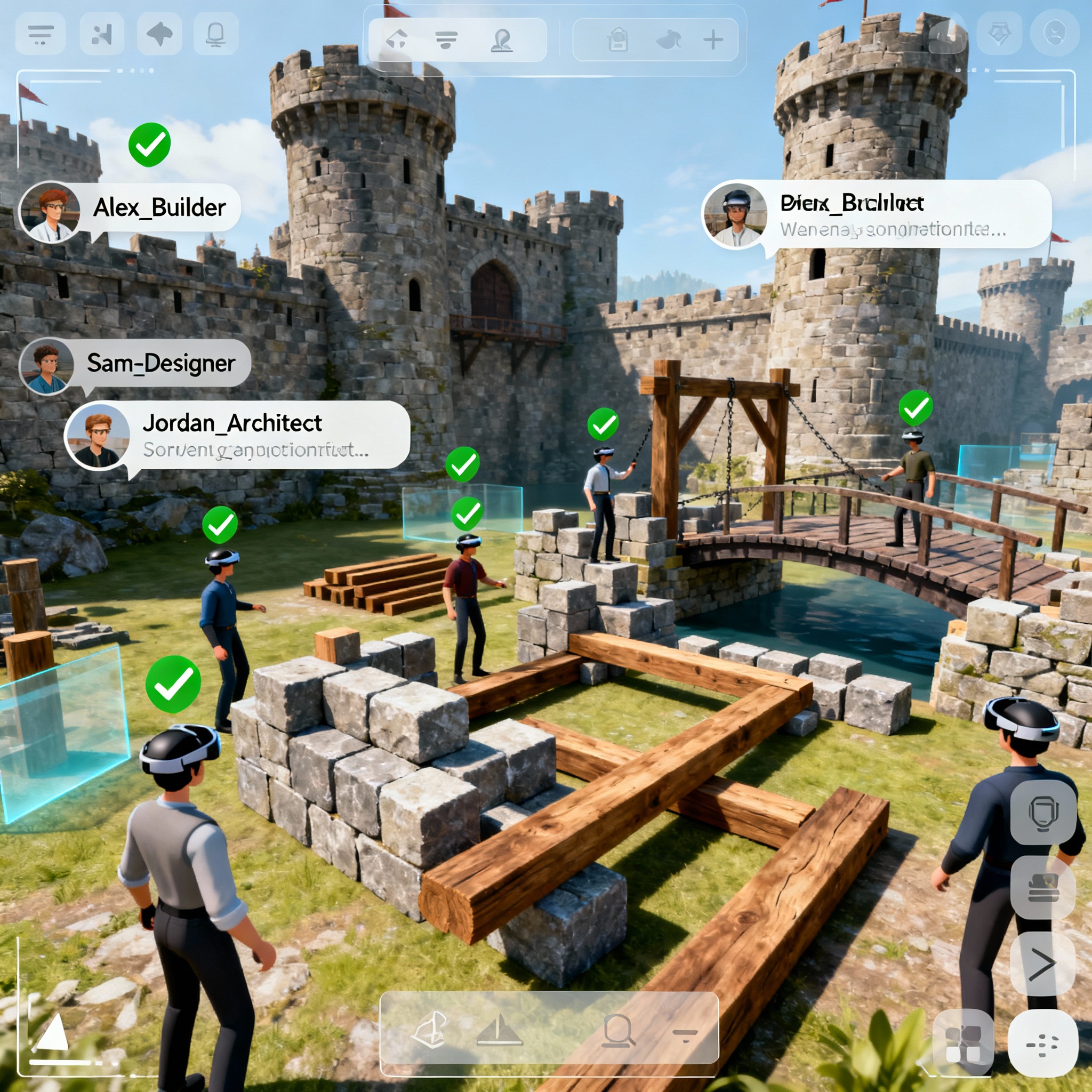The height and width of the screenshot is (1092, 1092).
Task: Select the Sam-Designer player tag
Action: pyautogui.click(x=160, y=364)
